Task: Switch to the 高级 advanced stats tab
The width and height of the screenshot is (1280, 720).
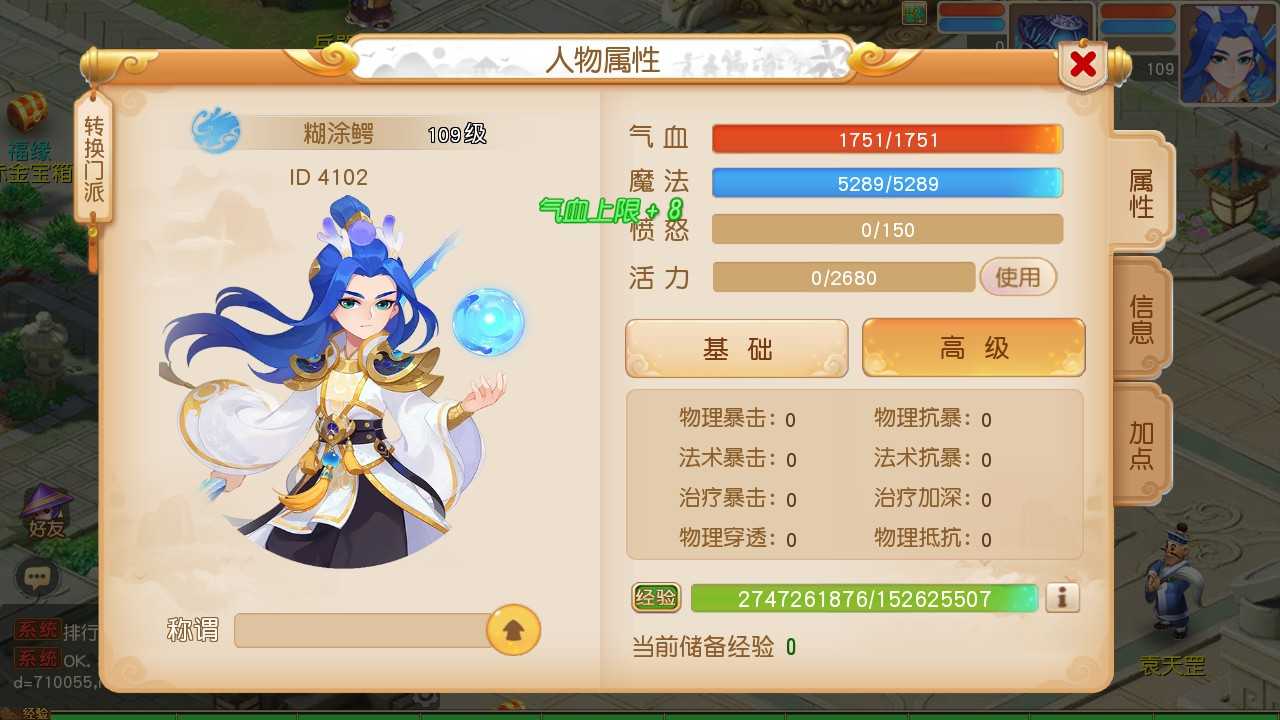Action: [x=972, y=347]
